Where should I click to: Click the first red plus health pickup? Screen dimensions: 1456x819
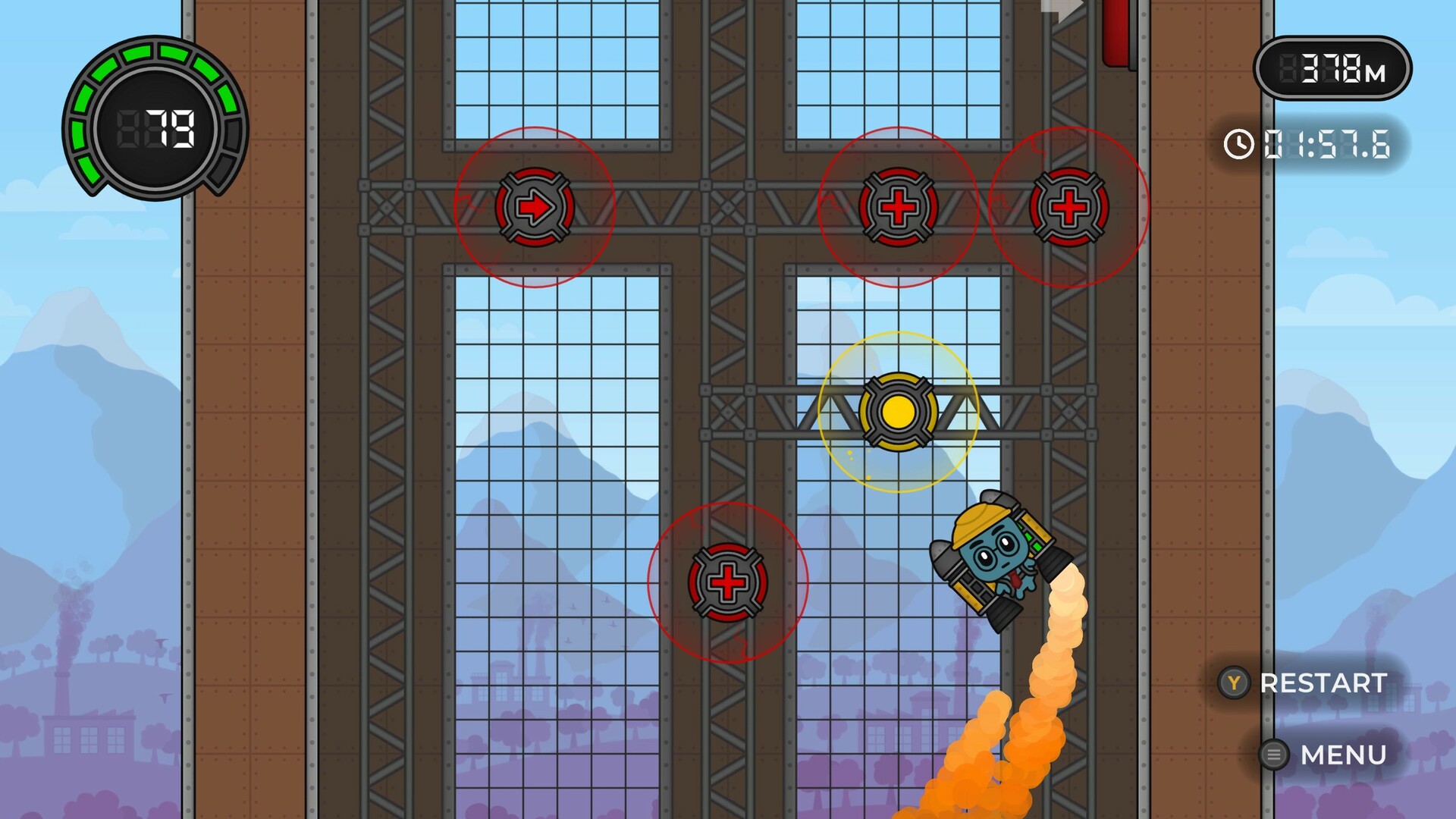tap(899, 206)
